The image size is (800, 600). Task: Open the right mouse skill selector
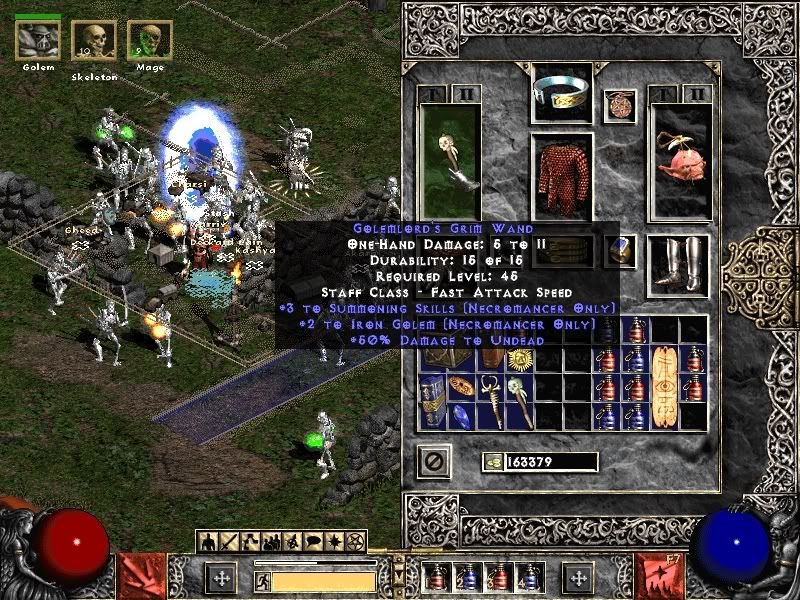pos(579,578)
